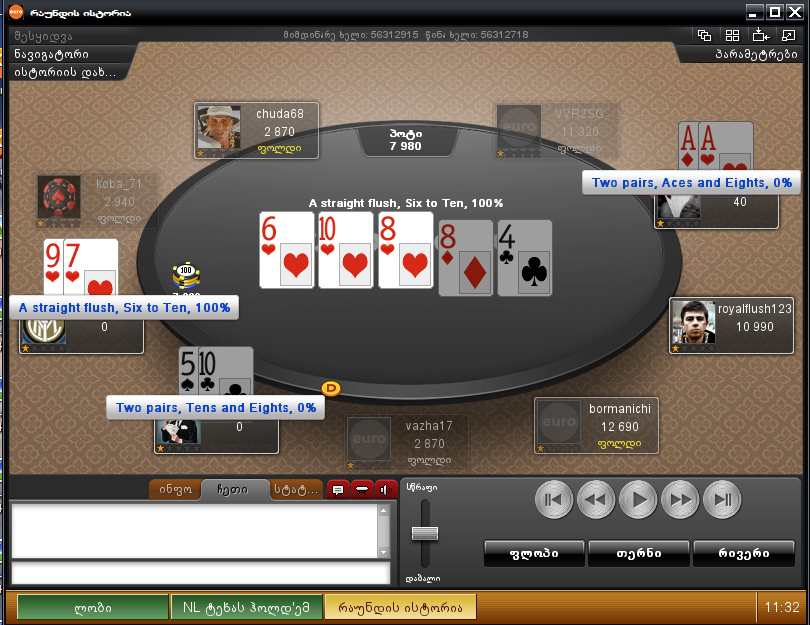Select the tile-windows grid icon
Image resolution: width=810 pixels, height=625 pixels.
[x=732, y=35]
